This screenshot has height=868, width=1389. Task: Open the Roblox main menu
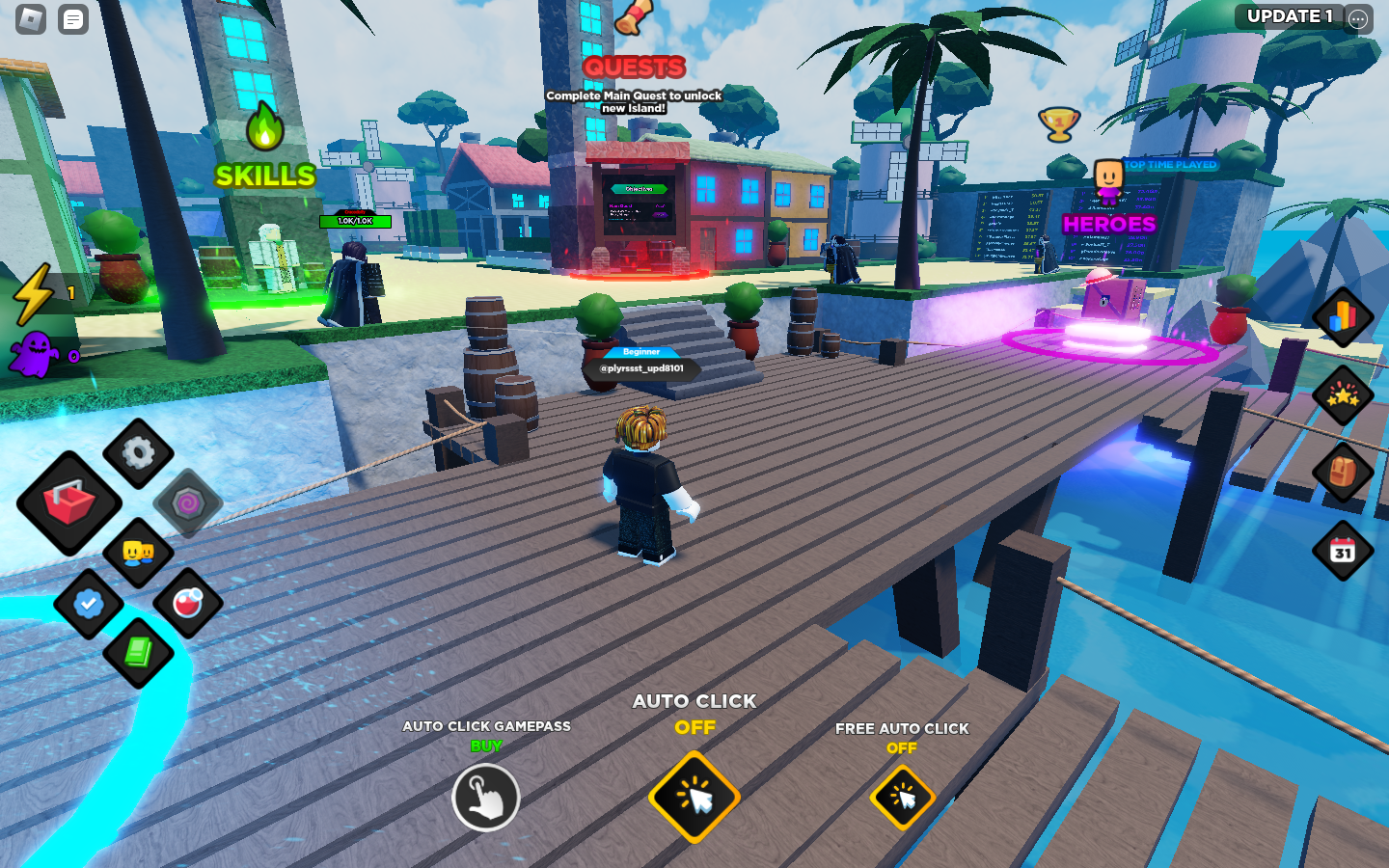(31, 19)
